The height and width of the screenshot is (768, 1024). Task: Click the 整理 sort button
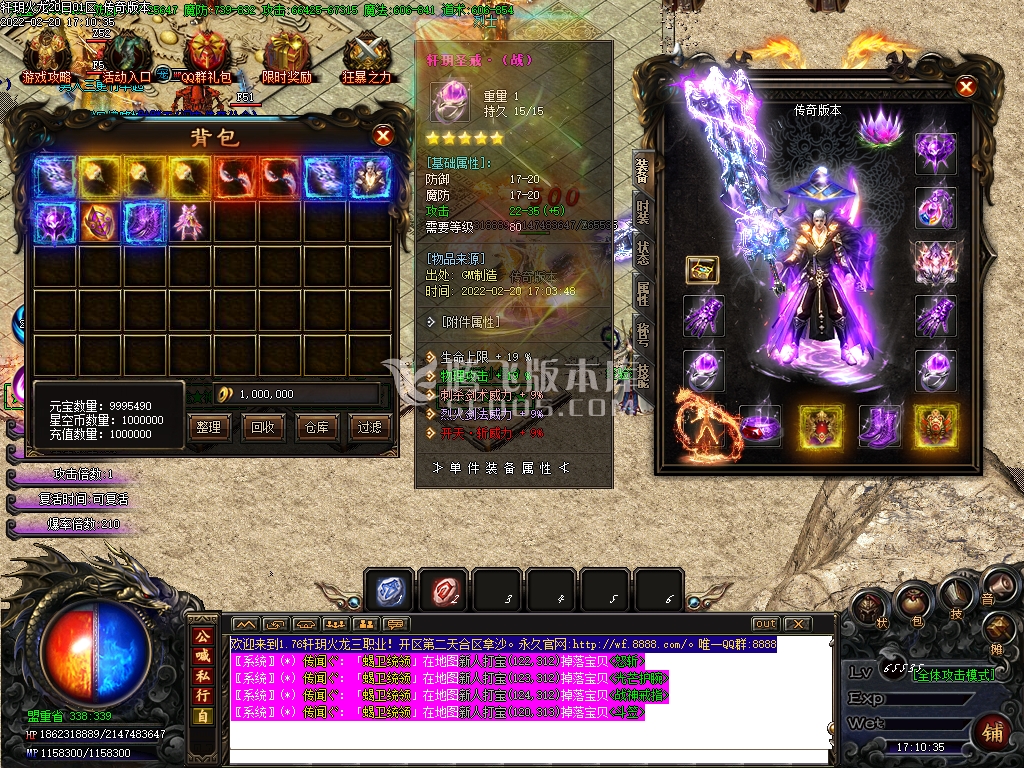(x=209, y=427)
